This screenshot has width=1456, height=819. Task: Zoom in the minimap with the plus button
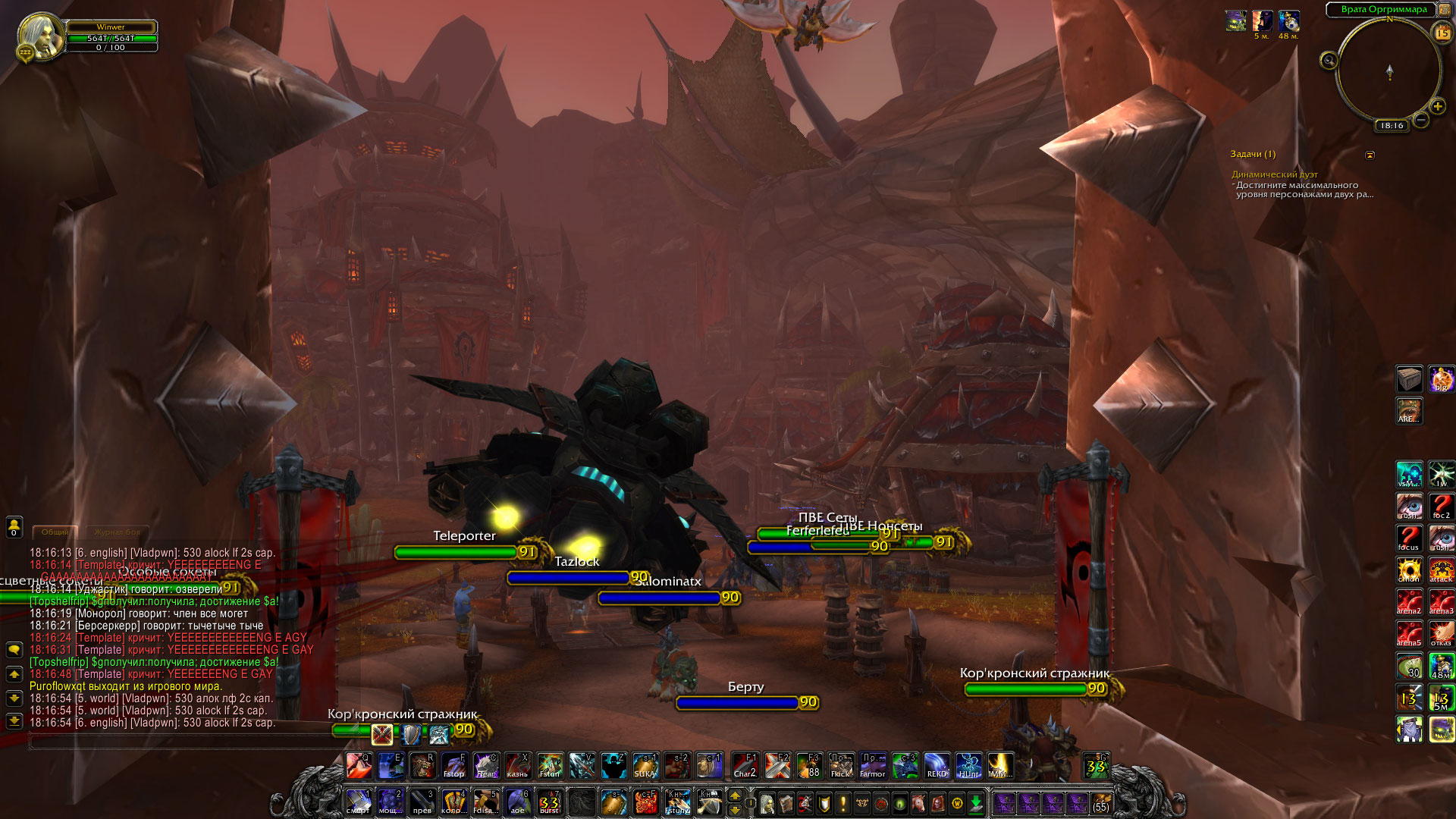(x=1437, y=107)
